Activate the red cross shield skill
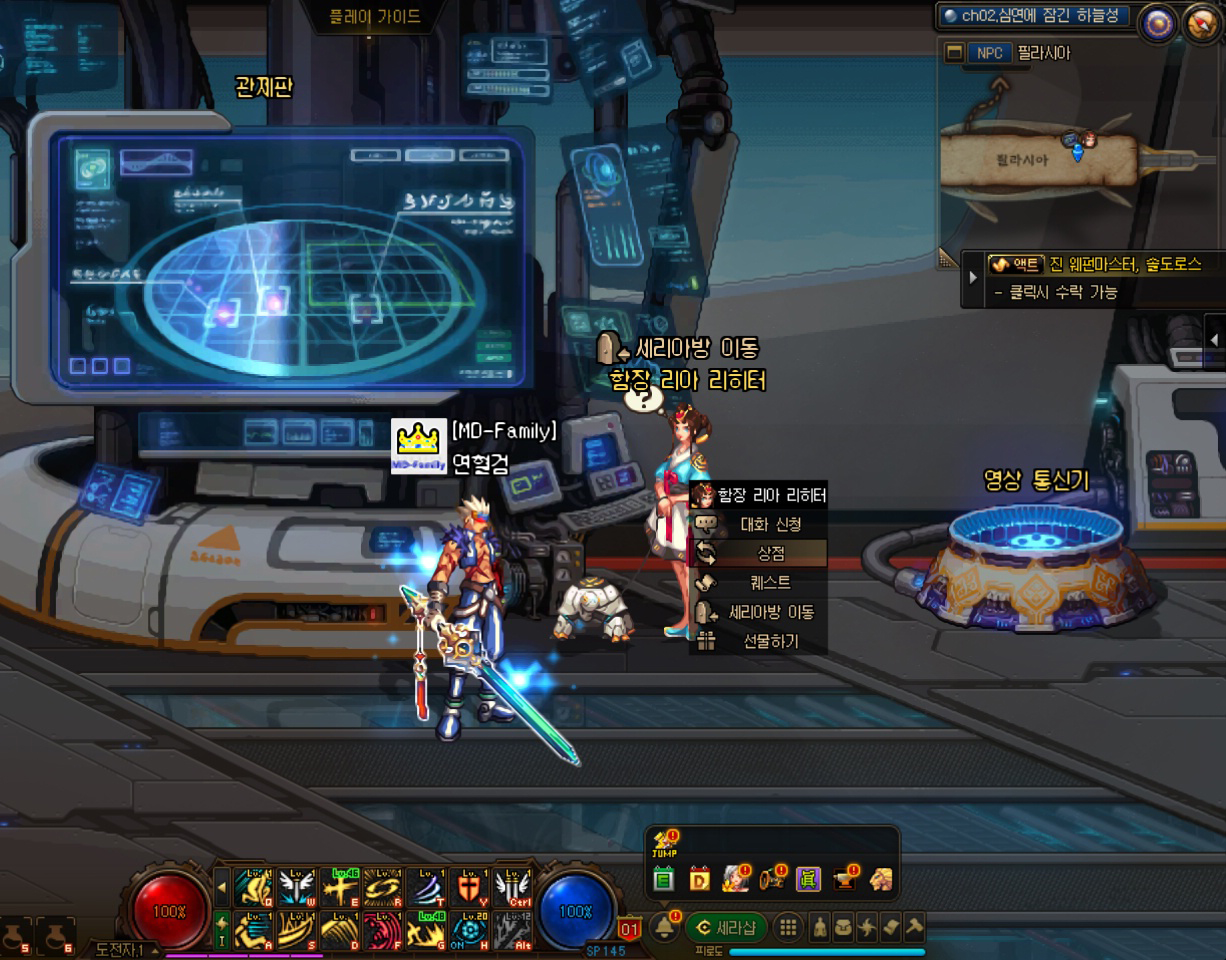 pyautogui.click(x=468, y=885)
